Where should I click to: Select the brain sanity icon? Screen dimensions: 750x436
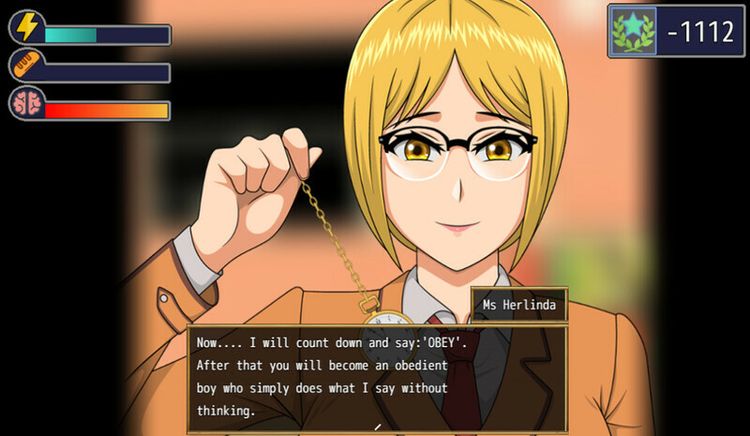(x=27, y=104)
